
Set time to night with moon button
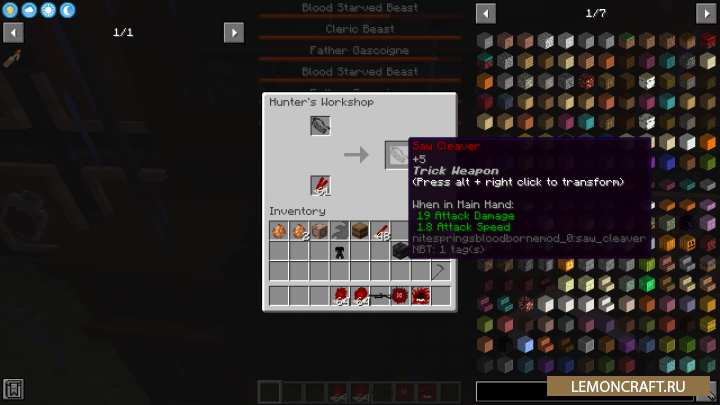(67, 10)
